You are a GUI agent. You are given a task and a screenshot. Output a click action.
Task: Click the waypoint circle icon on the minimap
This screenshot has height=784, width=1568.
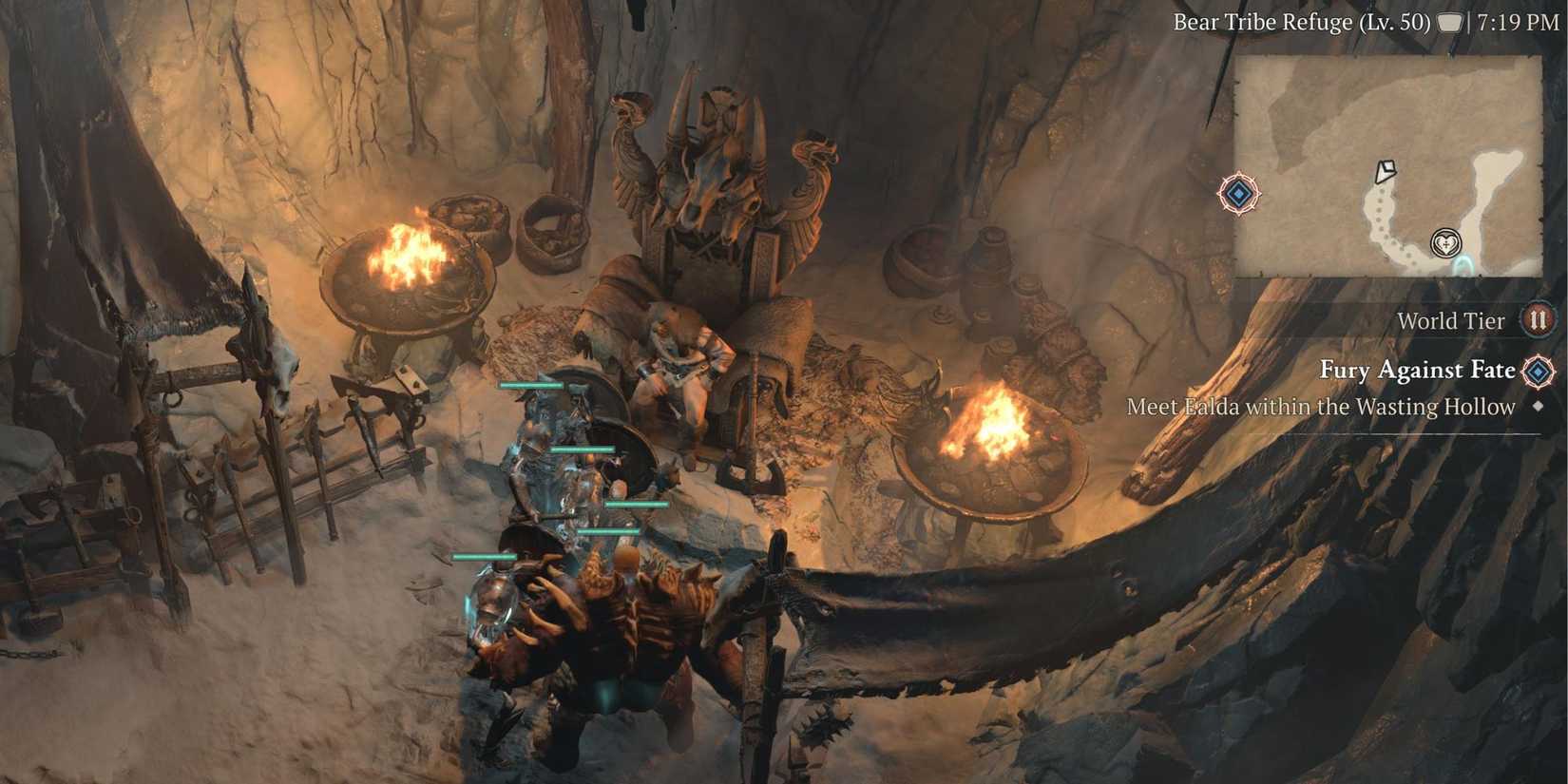coord(1445,244)
